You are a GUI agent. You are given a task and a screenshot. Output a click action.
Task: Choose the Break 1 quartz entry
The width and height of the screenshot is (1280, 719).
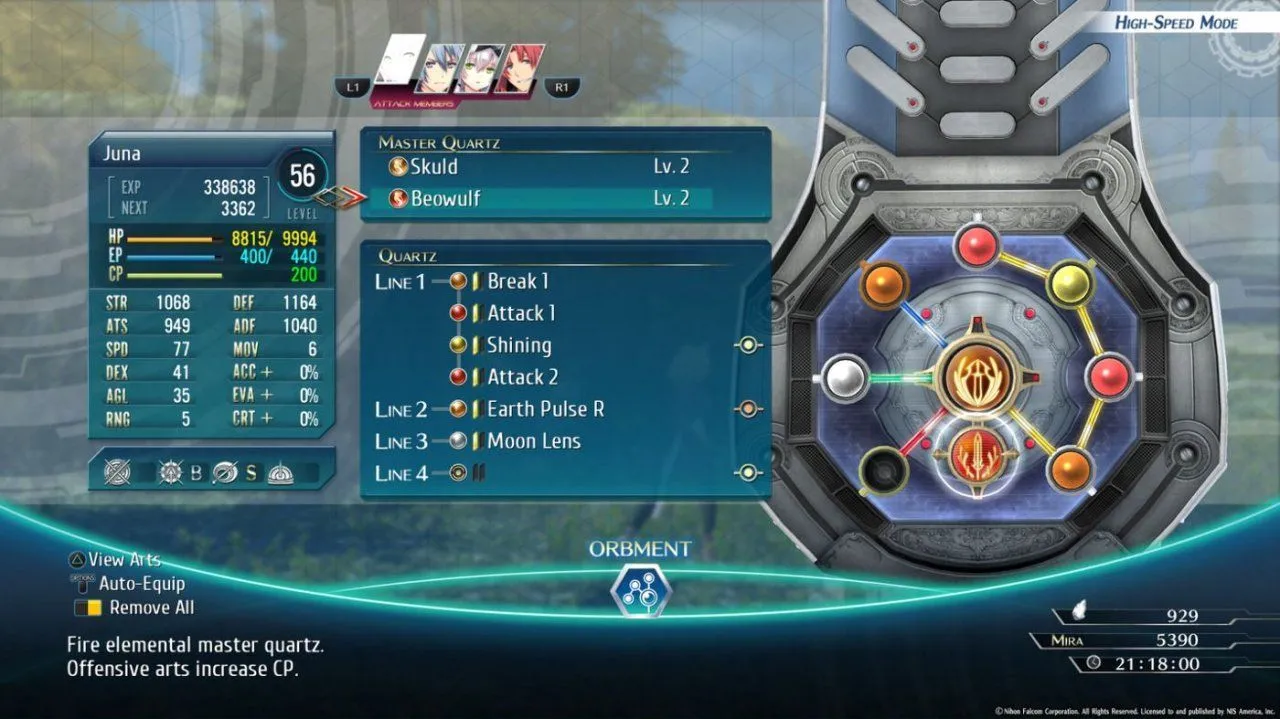517,281
